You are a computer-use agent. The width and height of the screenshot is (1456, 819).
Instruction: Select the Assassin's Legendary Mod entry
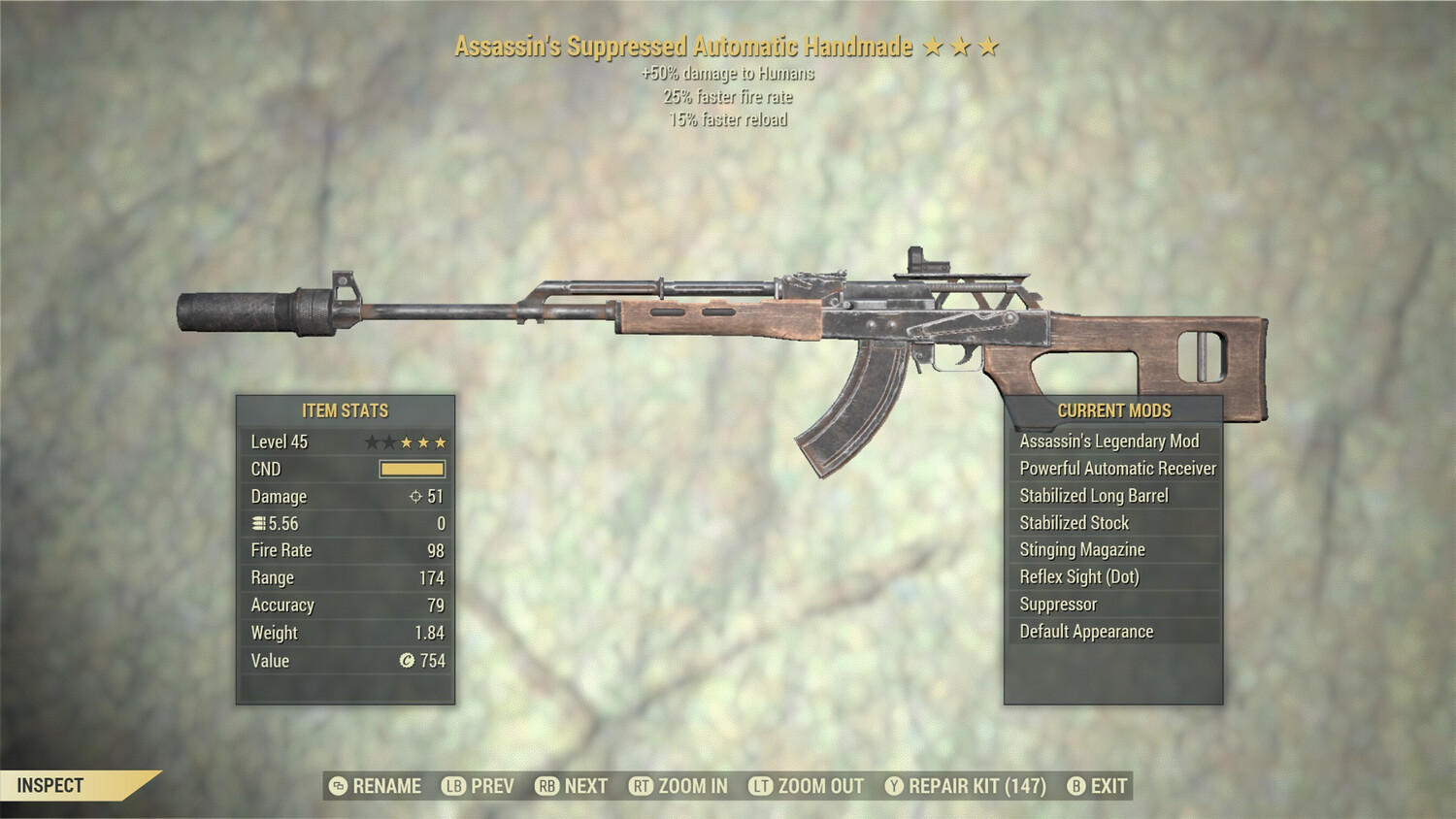[1109, 441]
